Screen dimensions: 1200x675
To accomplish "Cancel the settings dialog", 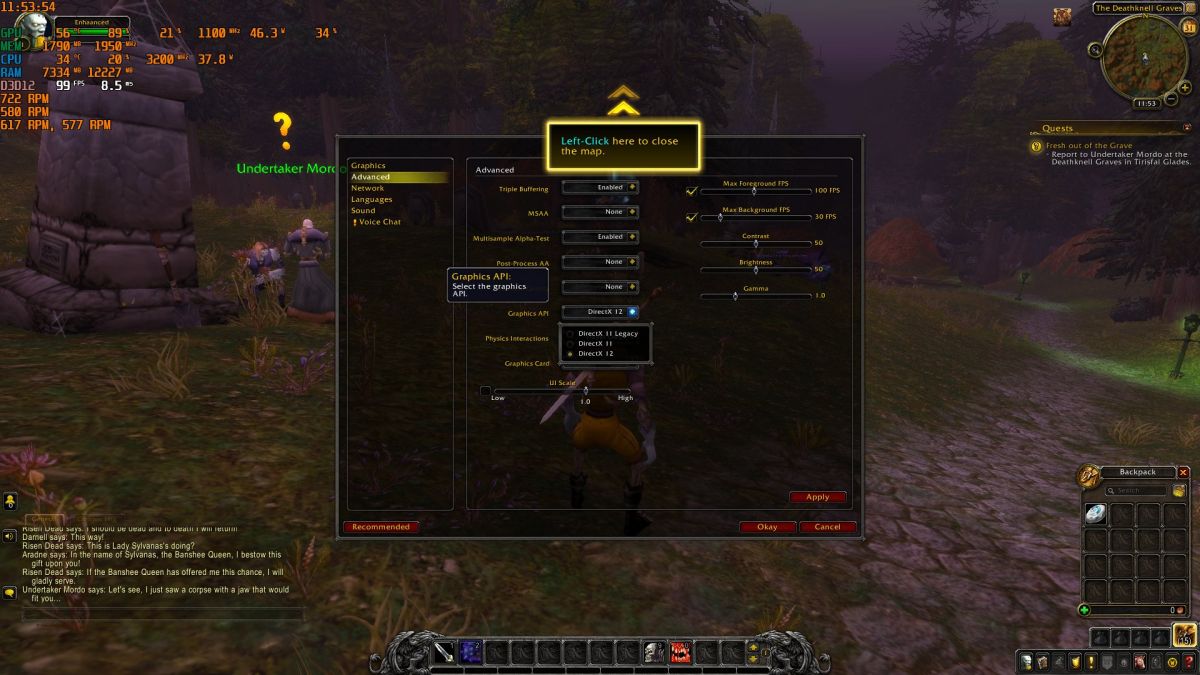I will pyautogui.click(x=827, y=527).
